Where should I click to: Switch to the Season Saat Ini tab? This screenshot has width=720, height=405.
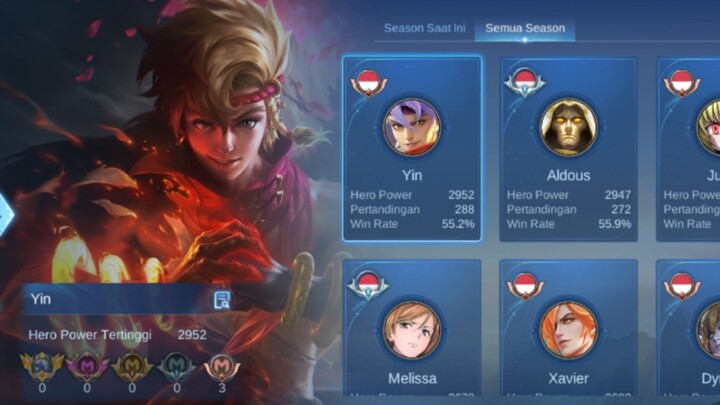click(424, 28)
